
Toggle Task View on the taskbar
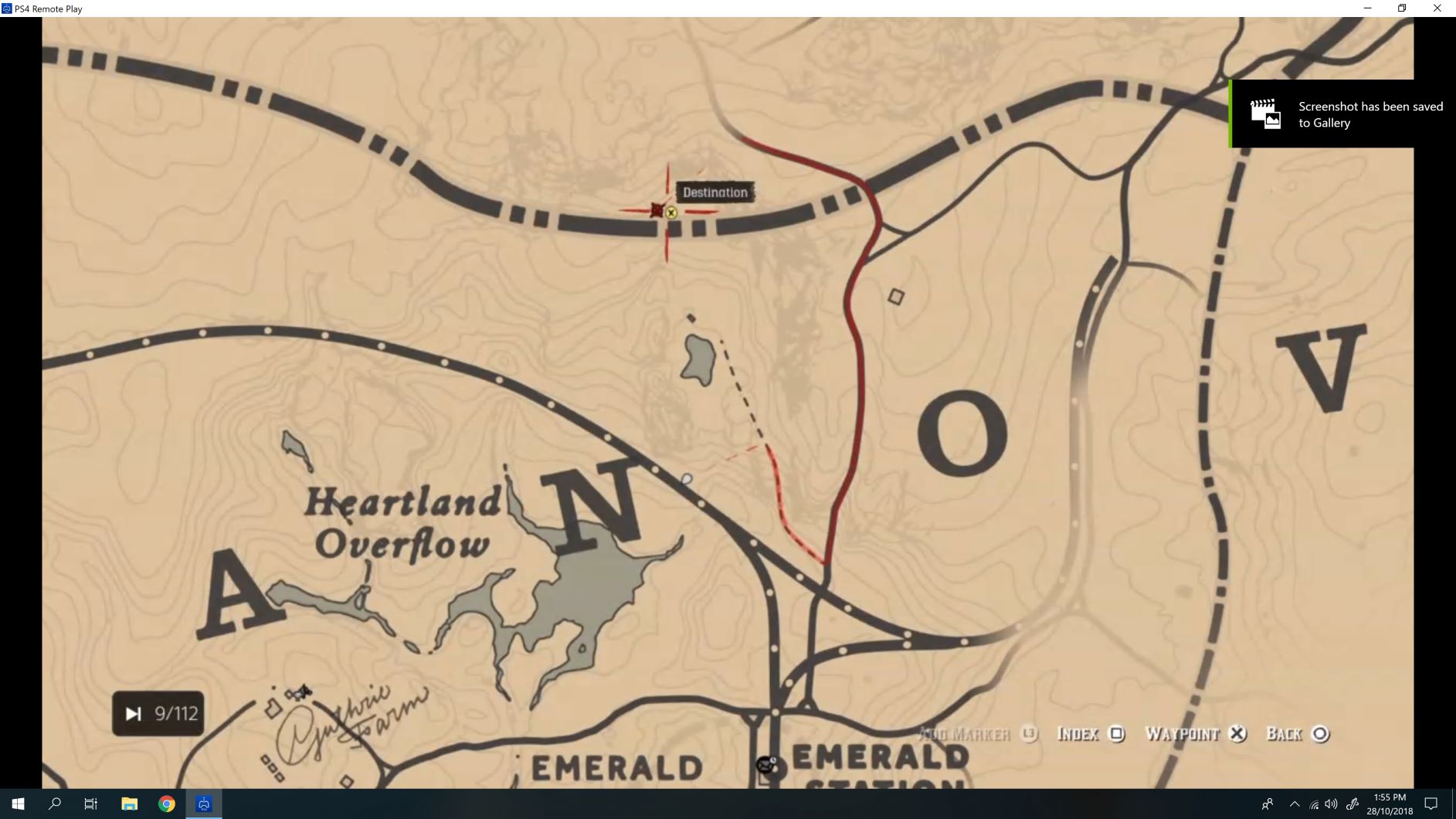coord(90,804)
